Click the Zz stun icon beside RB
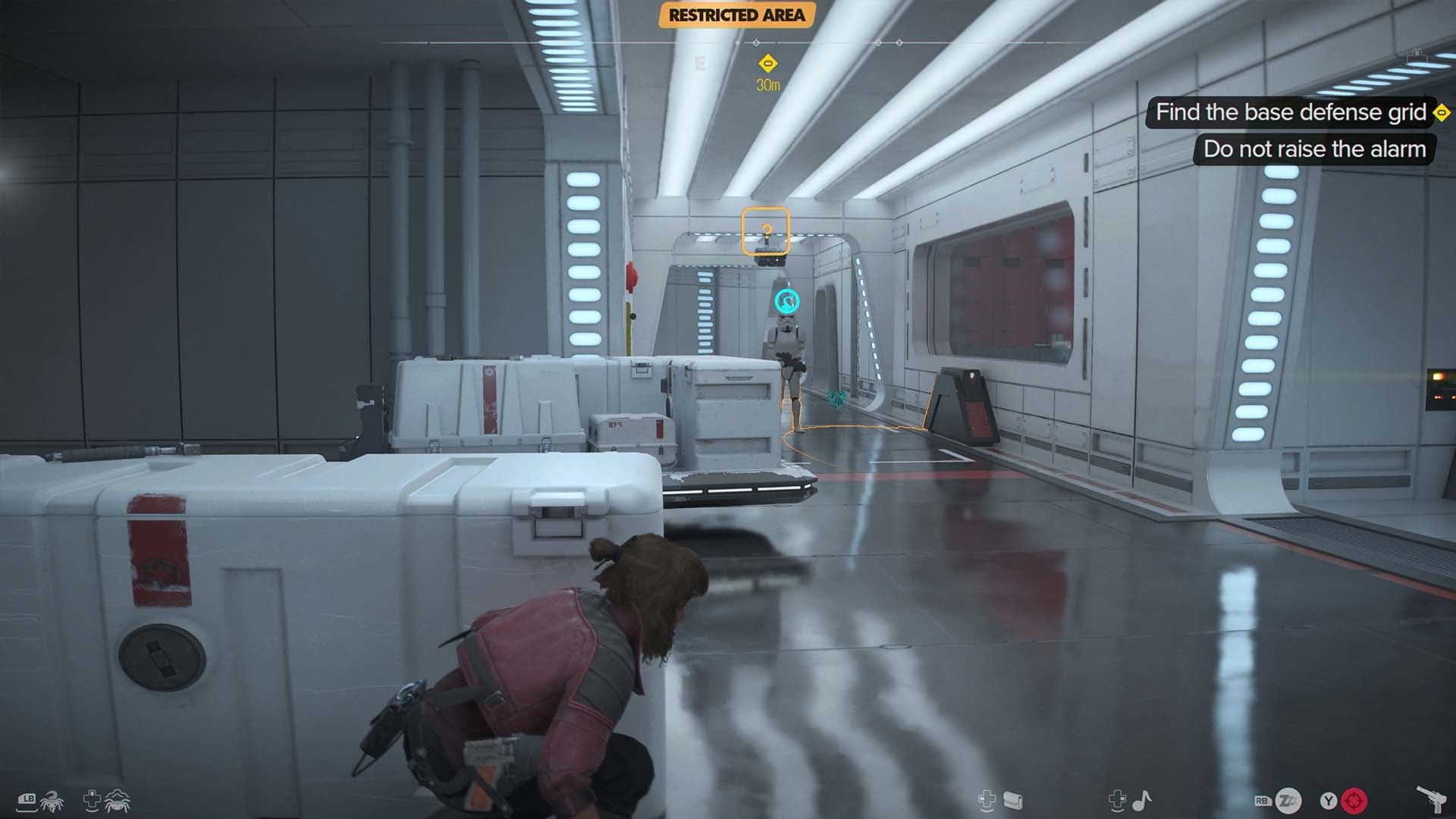 1289,799
